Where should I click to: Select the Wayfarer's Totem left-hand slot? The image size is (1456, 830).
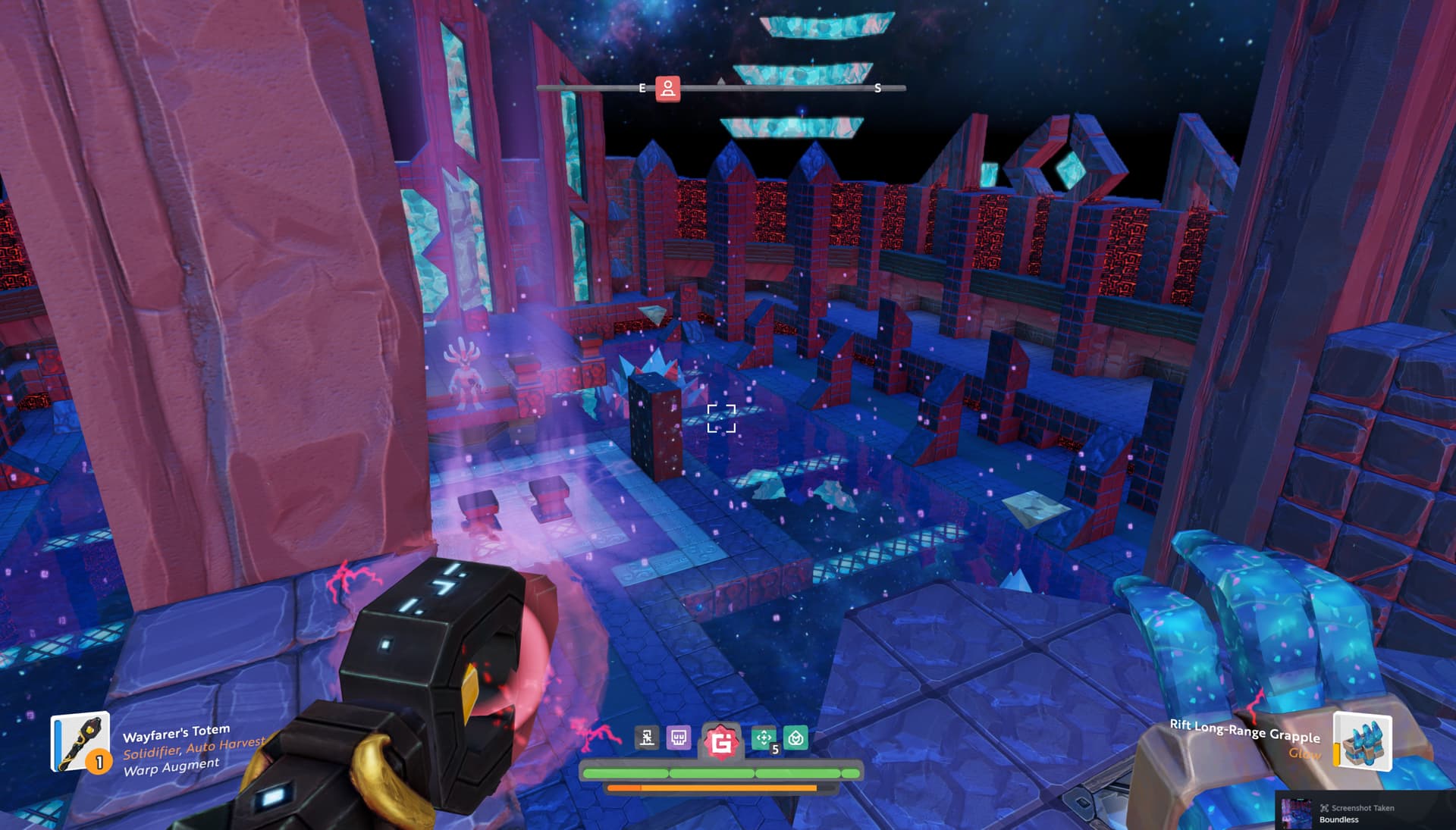point(80,742)
